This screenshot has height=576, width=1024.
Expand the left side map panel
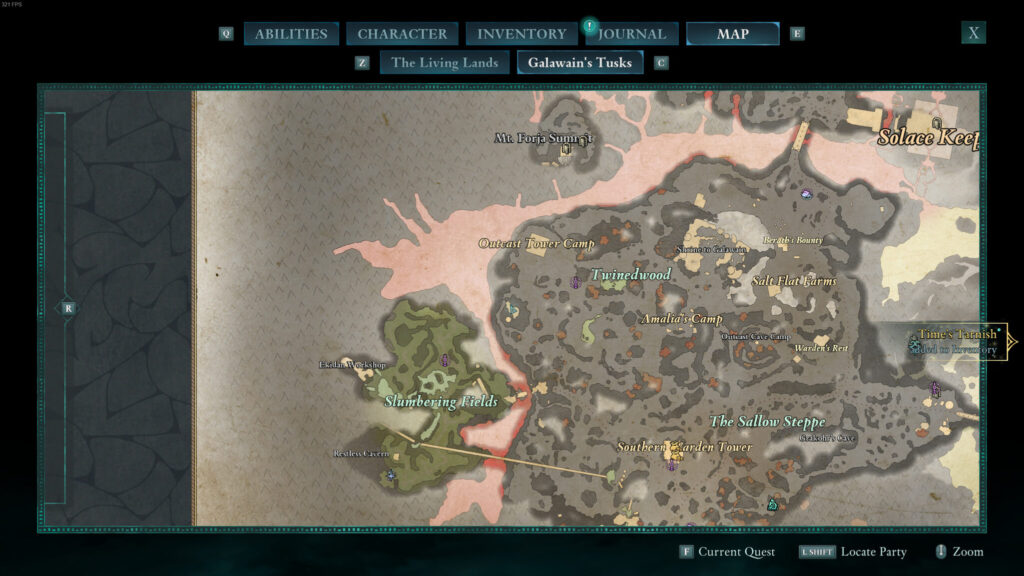[x=68, y=309]
